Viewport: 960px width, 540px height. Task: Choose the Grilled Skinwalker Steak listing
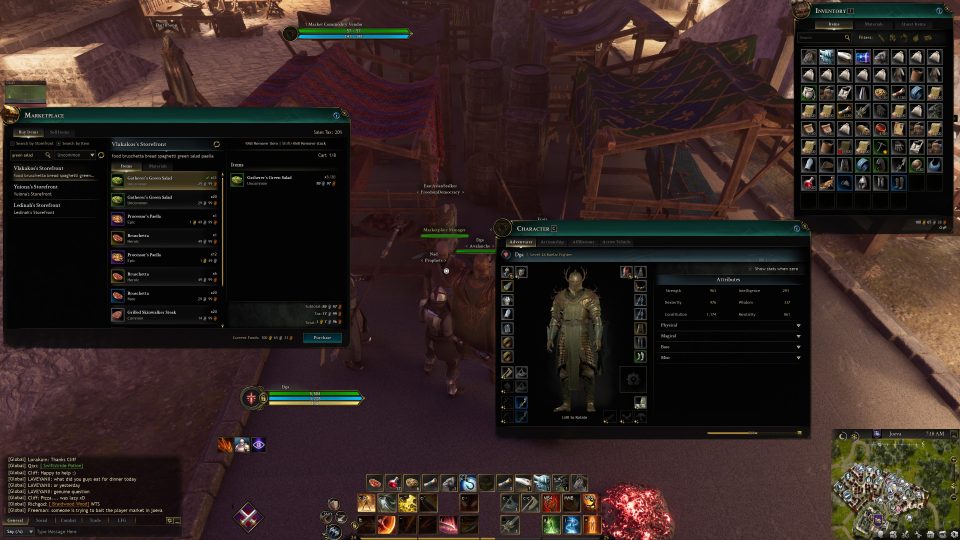165,315
